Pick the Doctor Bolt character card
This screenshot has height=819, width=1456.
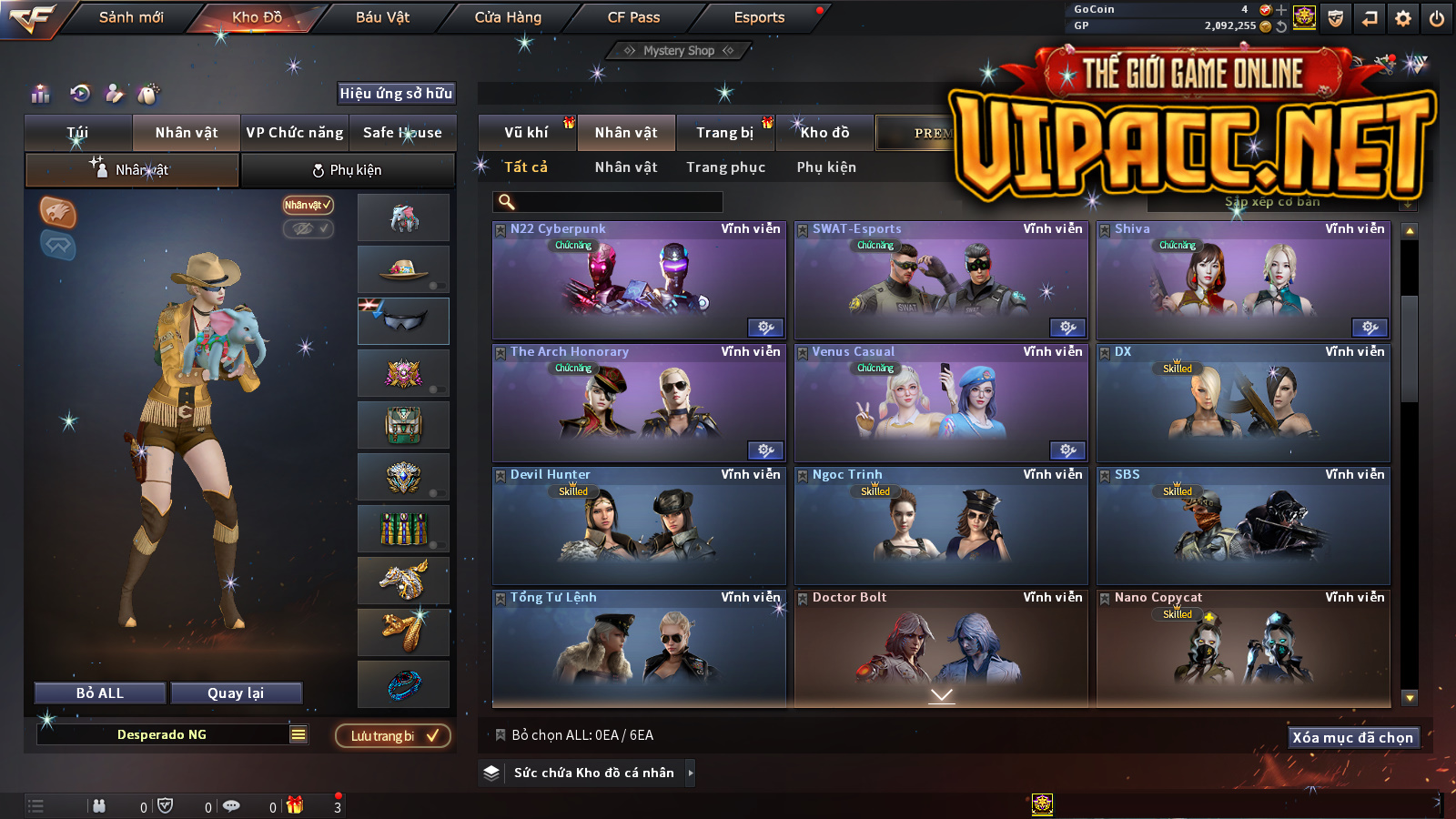941,648
